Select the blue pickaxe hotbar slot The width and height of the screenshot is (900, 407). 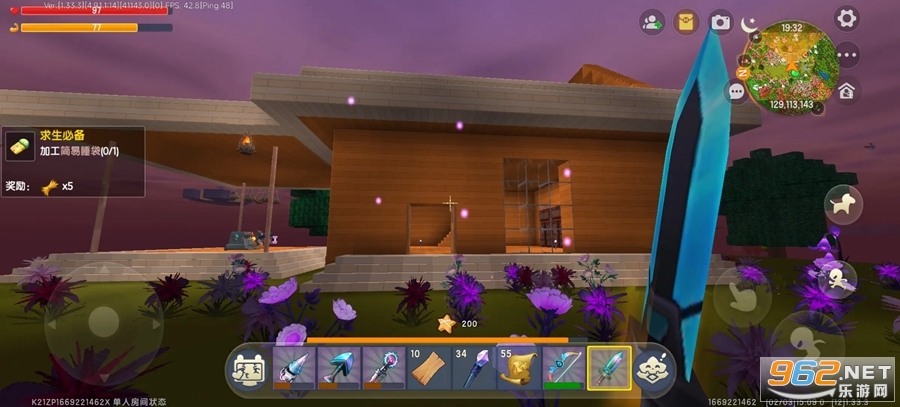(x=338, y=370)
